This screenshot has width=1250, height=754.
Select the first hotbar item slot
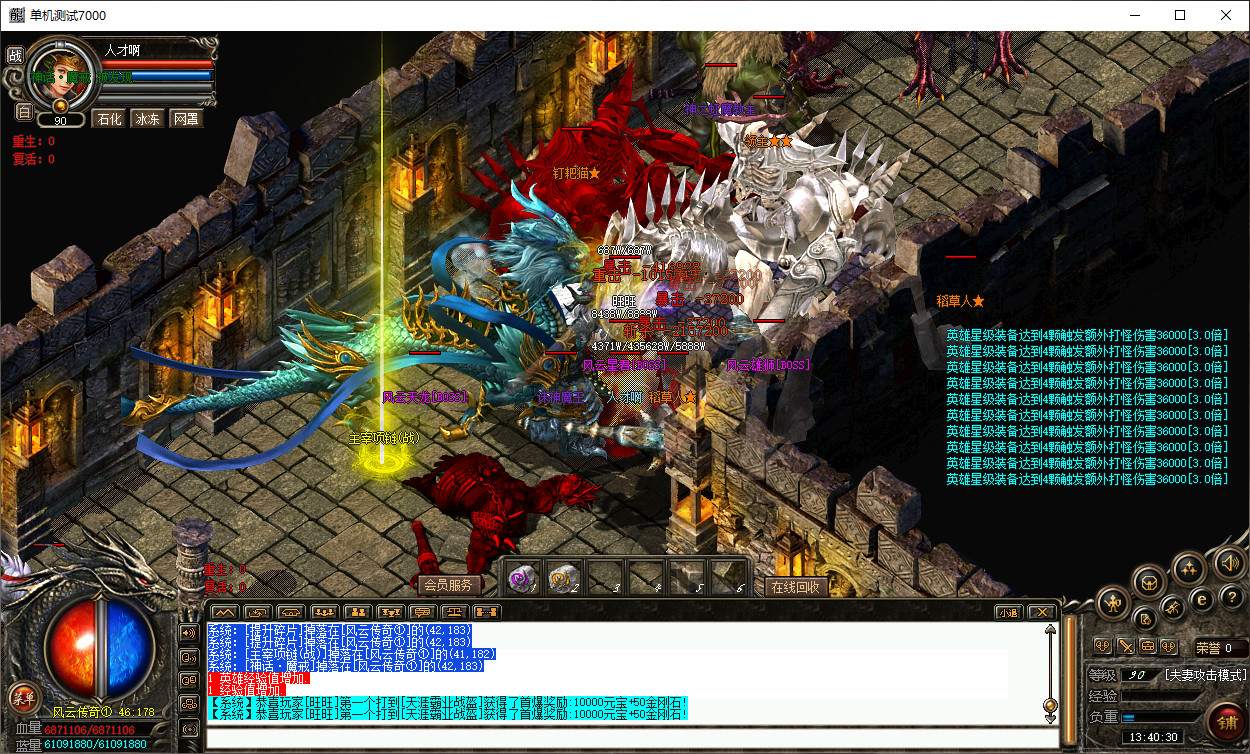(523, 576)
